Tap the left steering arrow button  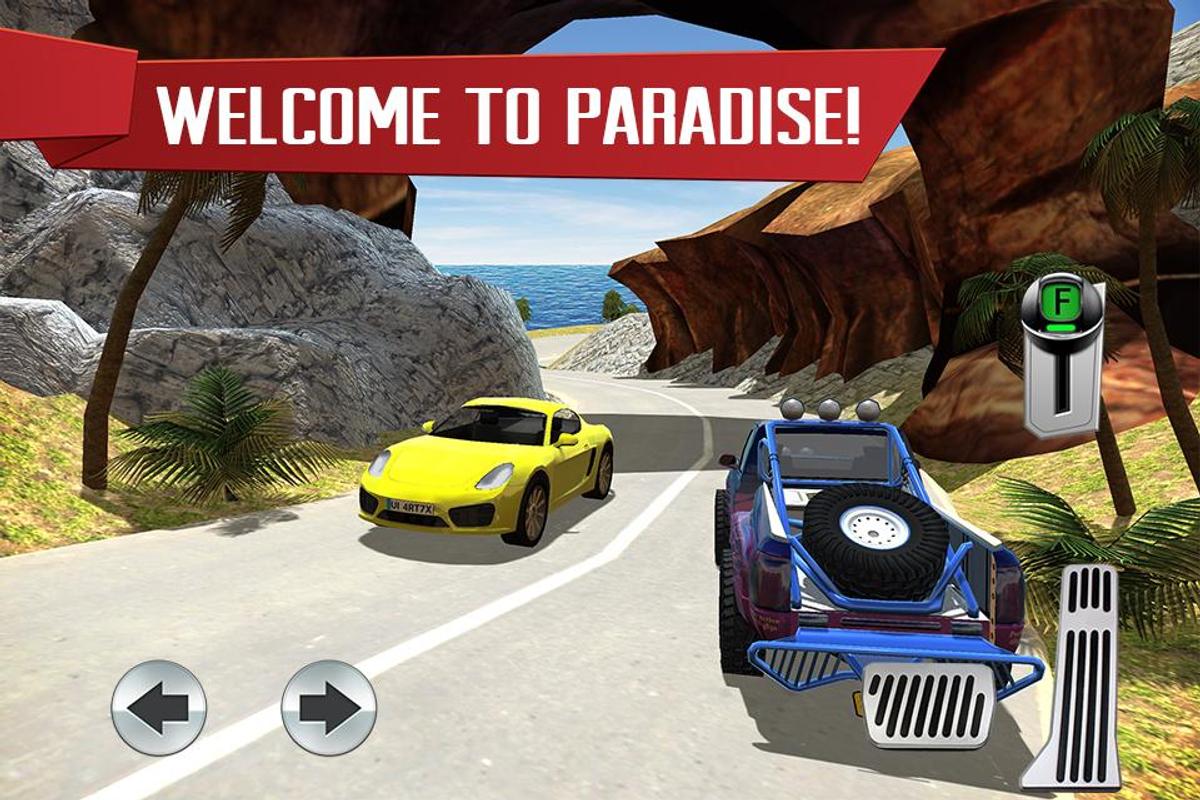coord(159,707)
